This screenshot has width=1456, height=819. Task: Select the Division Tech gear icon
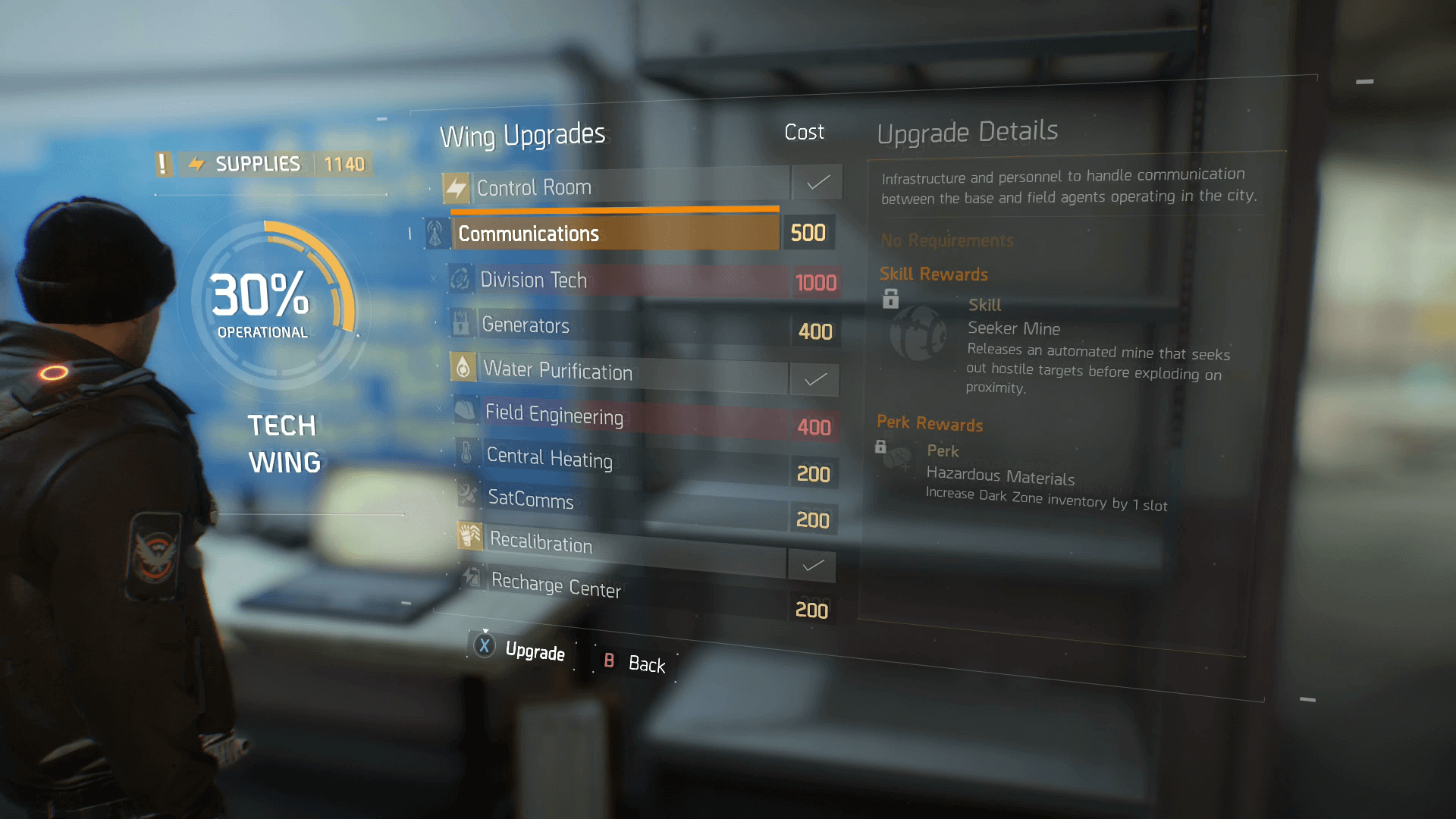460,278
